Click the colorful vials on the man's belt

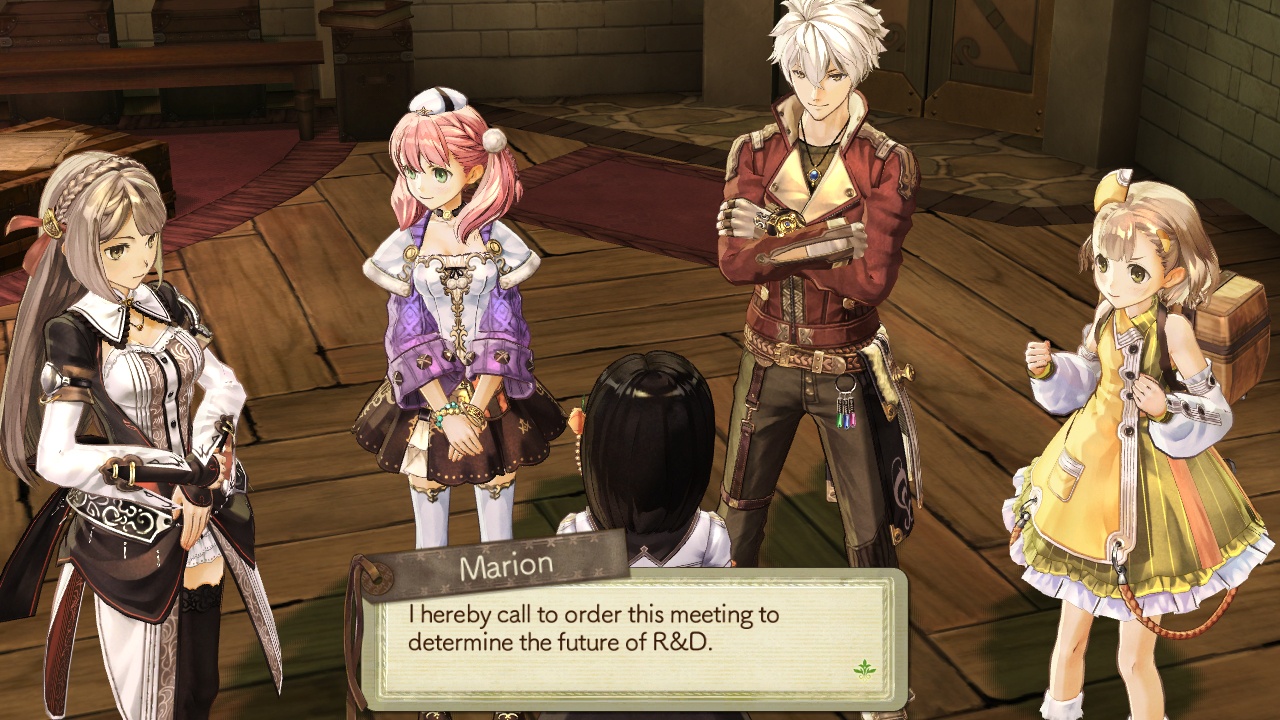846,418
